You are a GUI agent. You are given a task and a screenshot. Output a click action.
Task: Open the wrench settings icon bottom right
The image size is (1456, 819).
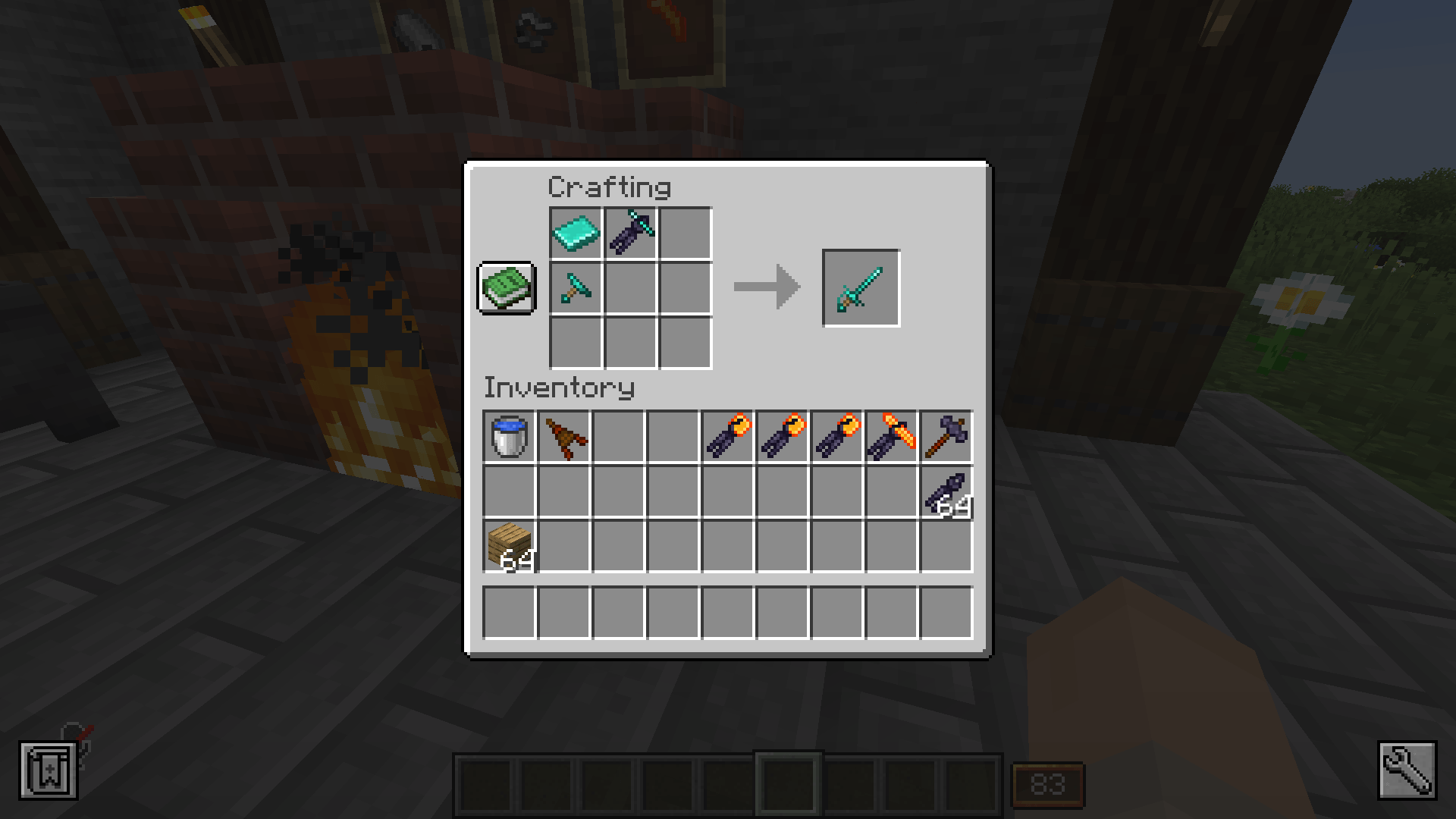click(1407, 771)
